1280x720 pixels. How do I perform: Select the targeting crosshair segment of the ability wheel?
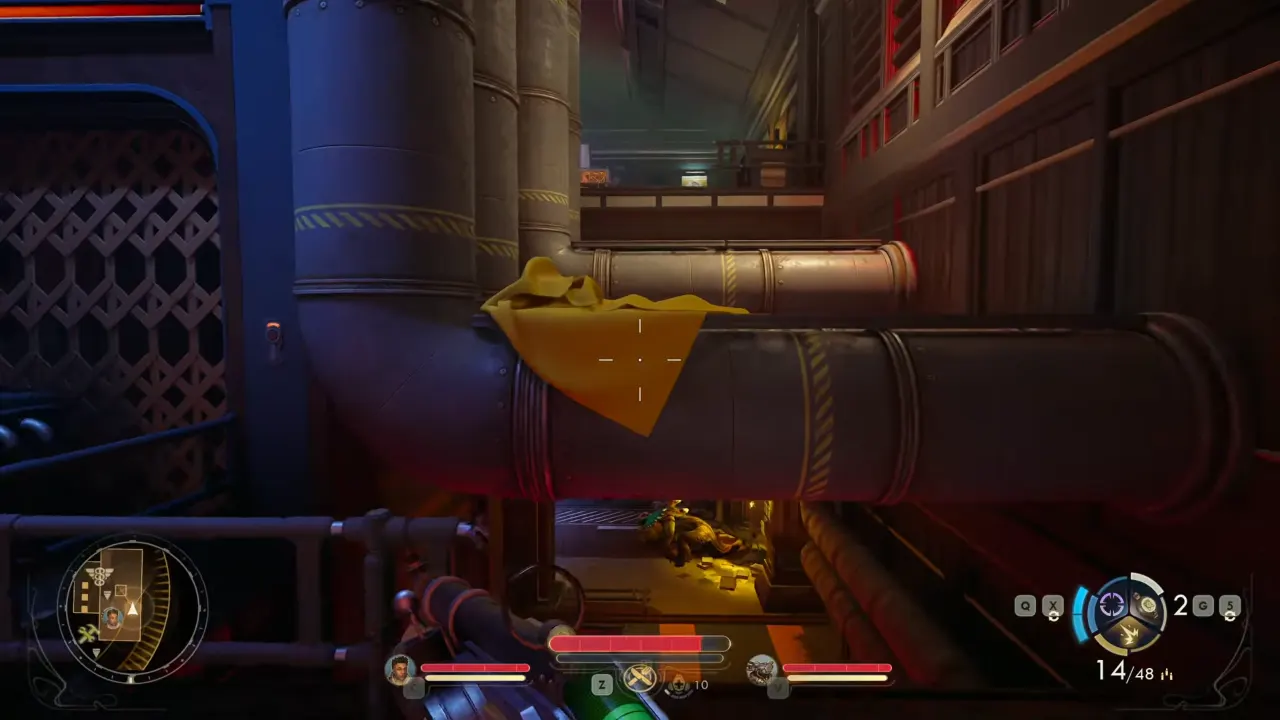(1112, 604)
